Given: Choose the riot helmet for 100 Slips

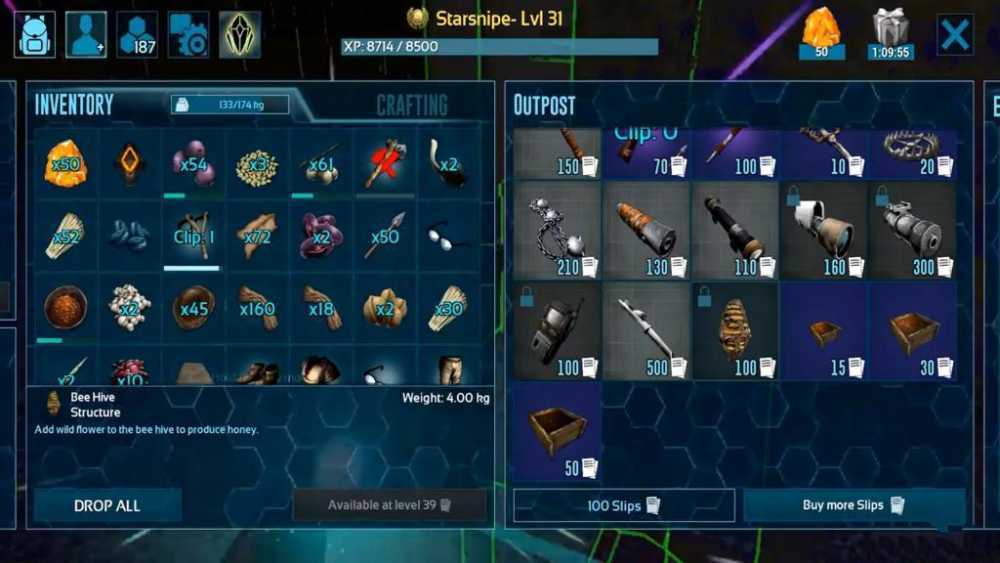Looking at the screenshot, I should 556,330.
